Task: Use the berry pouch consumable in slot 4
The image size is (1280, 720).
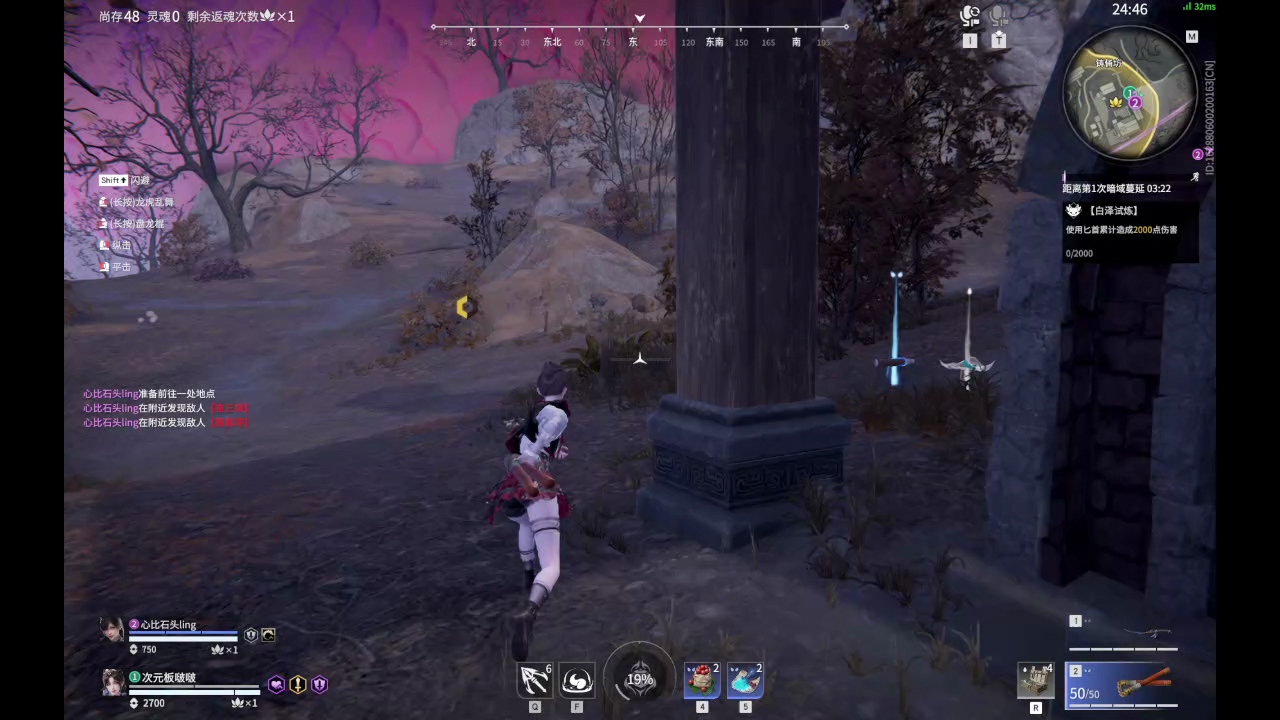Action: [x=701, y=680]
